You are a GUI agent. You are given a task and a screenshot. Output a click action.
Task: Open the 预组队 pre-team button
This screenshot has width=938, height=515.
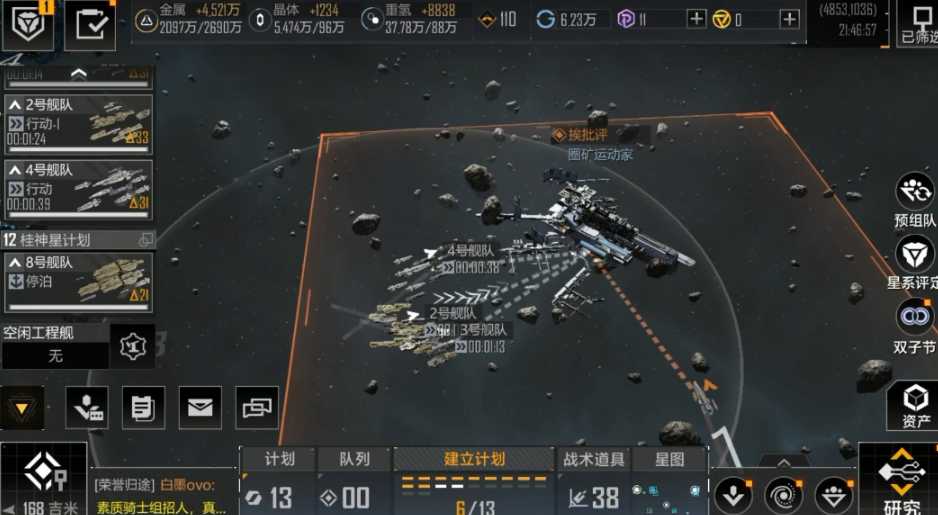915,198
